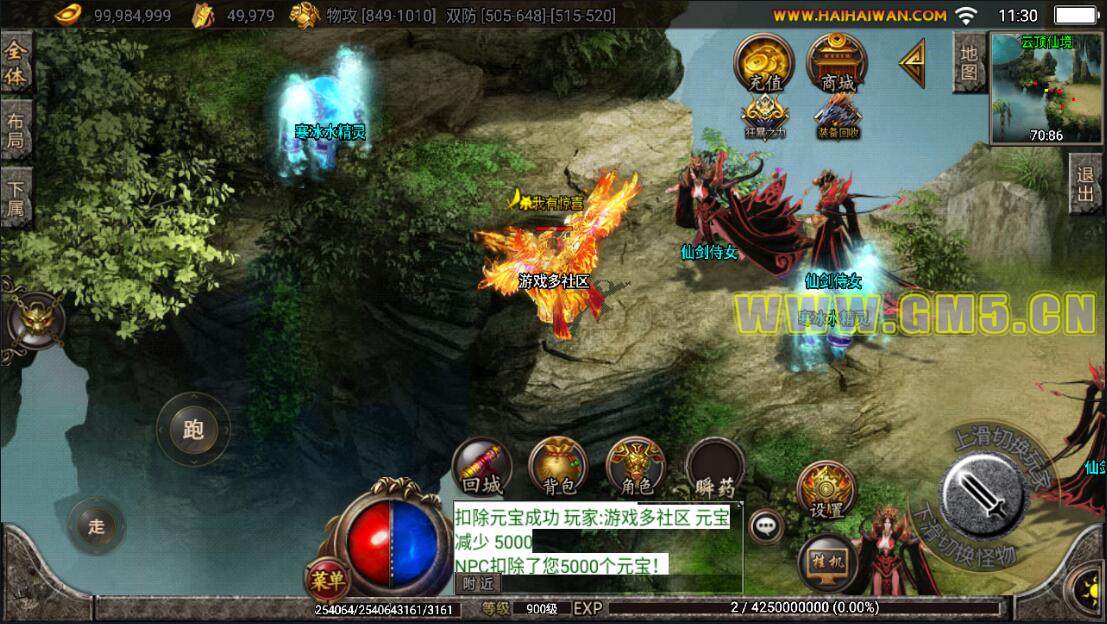Open the 装备回收 equipment recycle icon
The image size is (1107, 624).
837,117
